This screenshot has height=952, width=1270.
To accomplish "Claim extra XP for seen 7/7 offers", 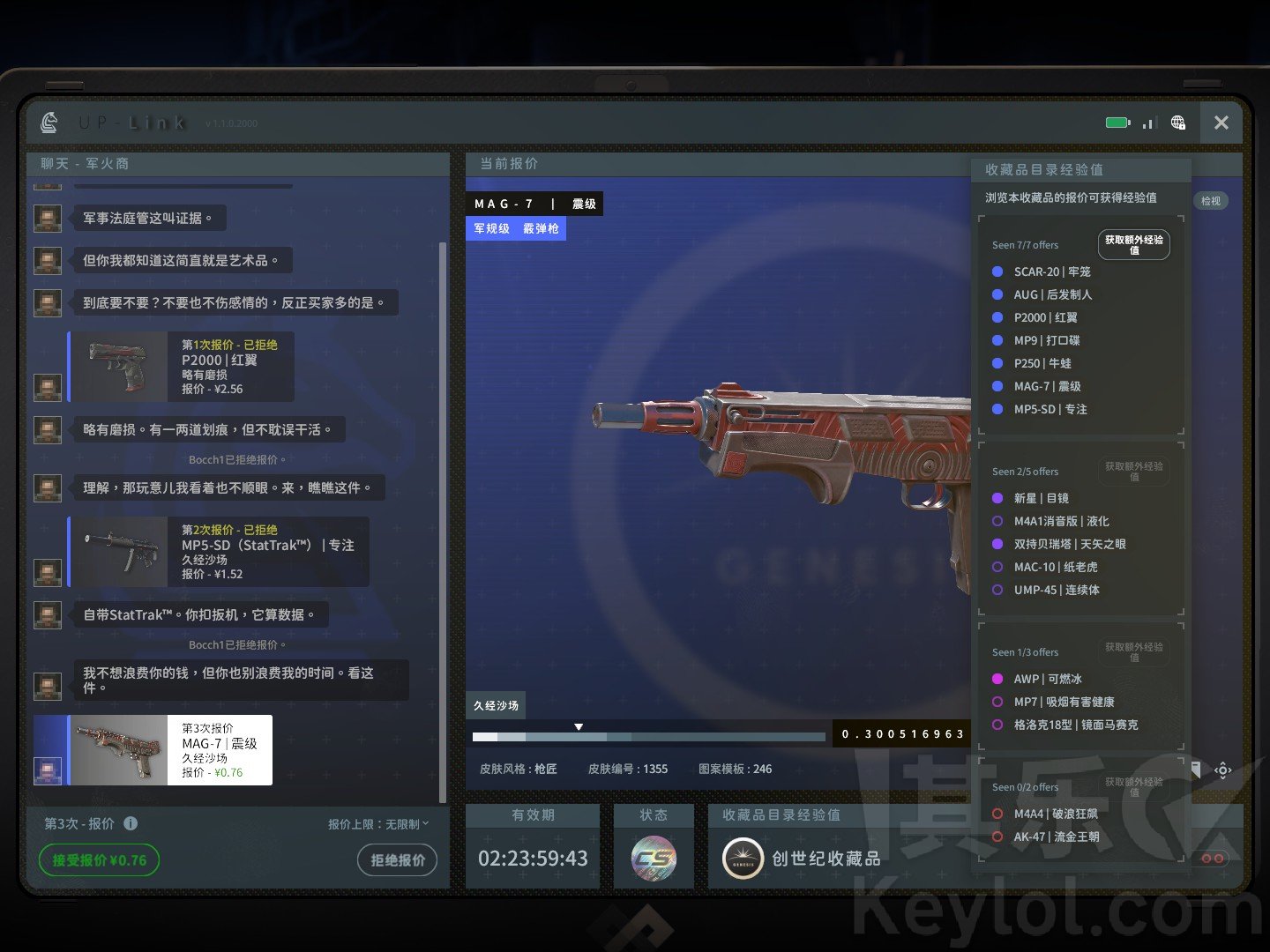I will pyautogui.click(x=1133, y=245).
